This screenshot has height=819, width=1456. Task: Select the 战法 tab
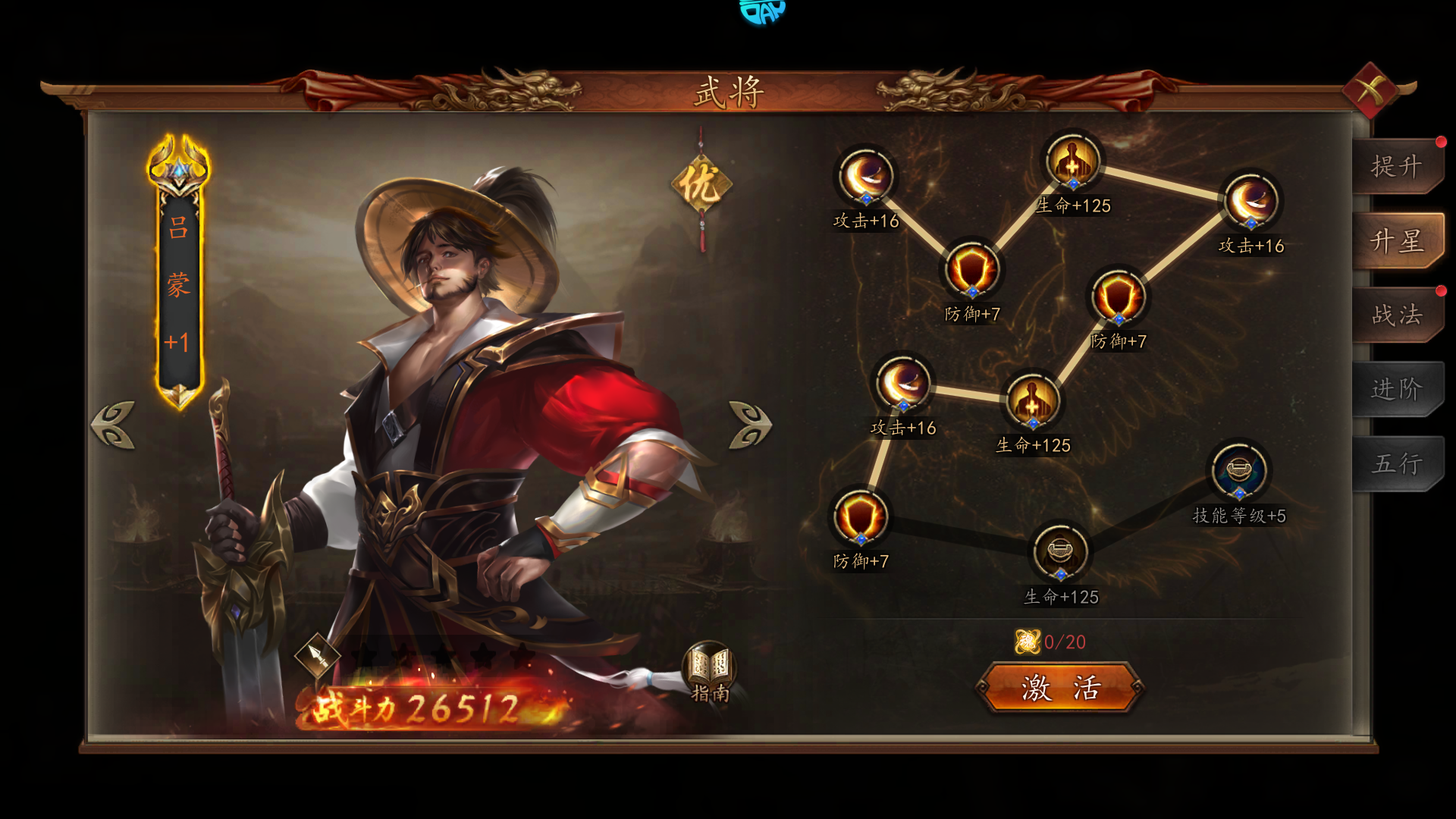1396,315
